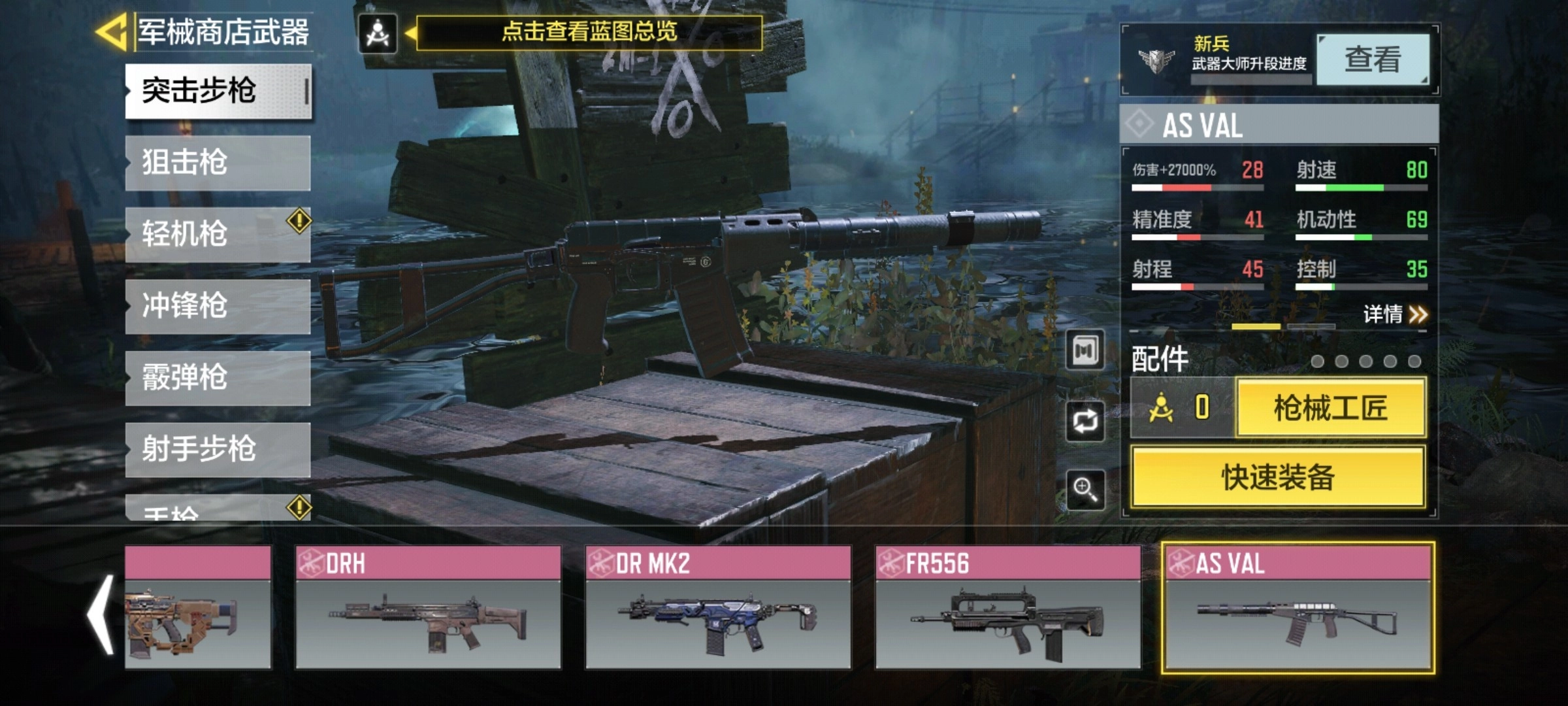Tap the 快速装备 quick equip button

coord(1278,477)
